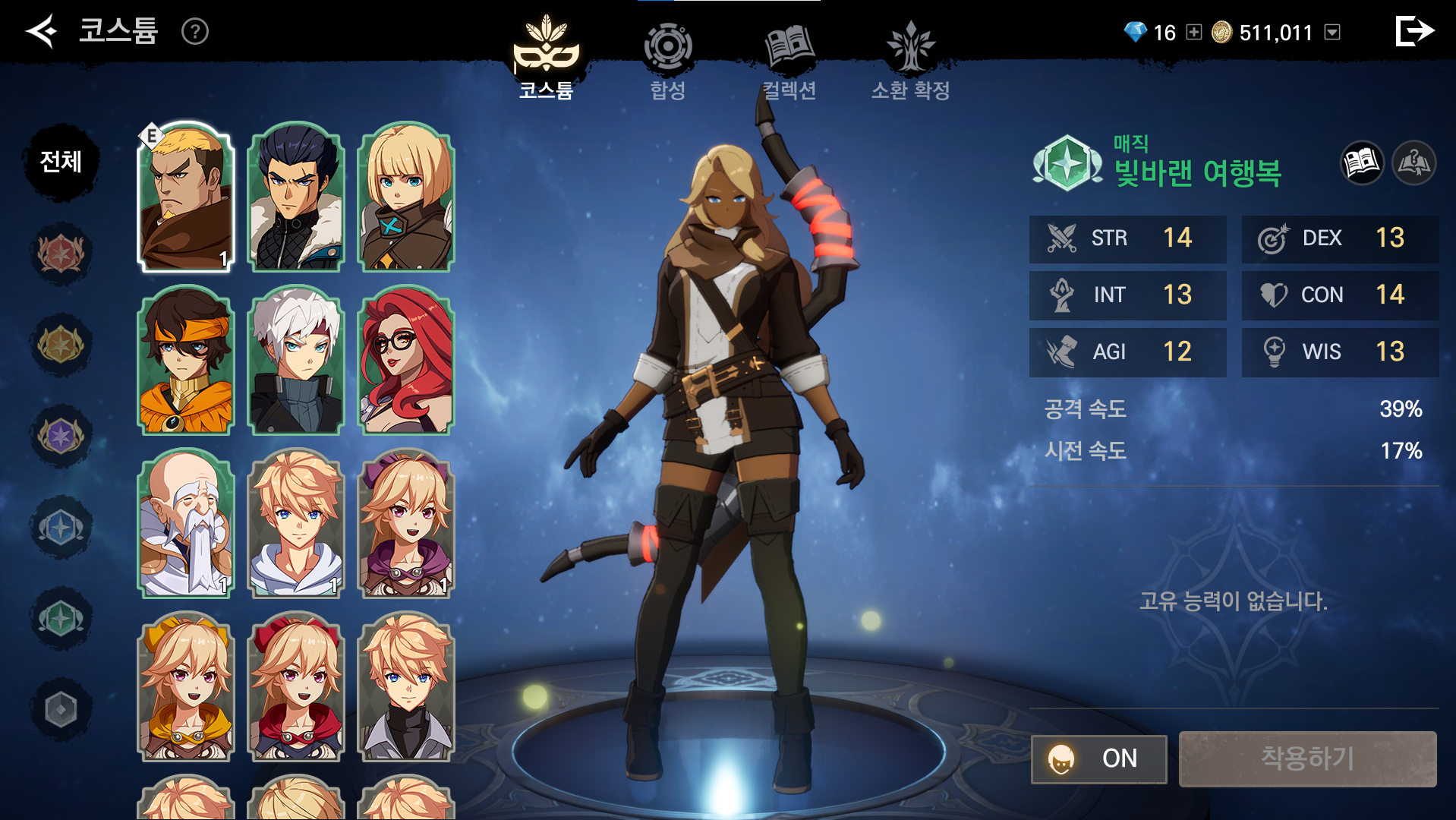Switch to the 소환 확정 tab
The width and height of the screenshot is (1456, 820).
tap(910, 62)
